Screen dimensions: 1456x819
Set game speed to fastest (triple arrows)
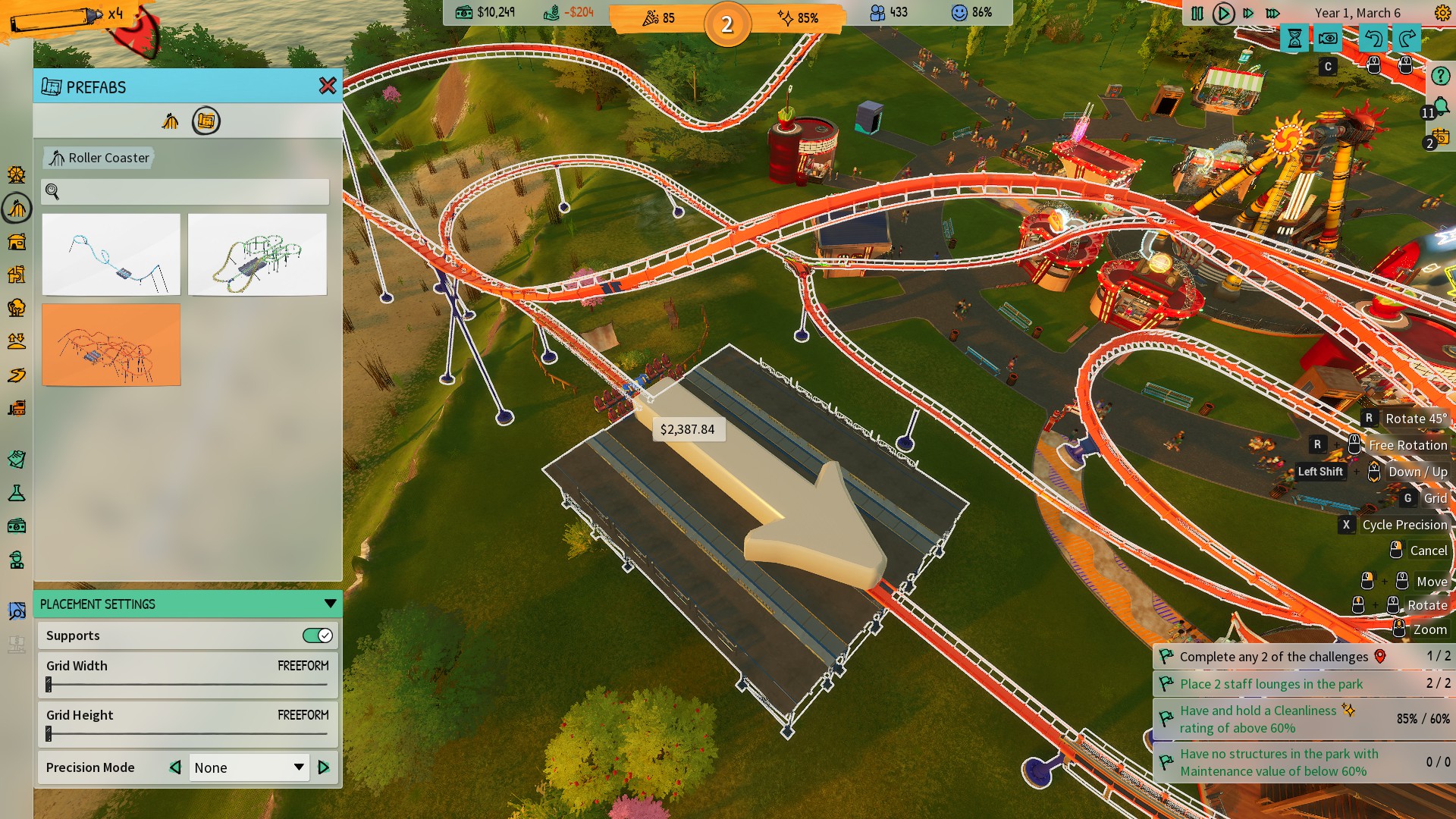pyautogui.click(x=1273, y=14)
